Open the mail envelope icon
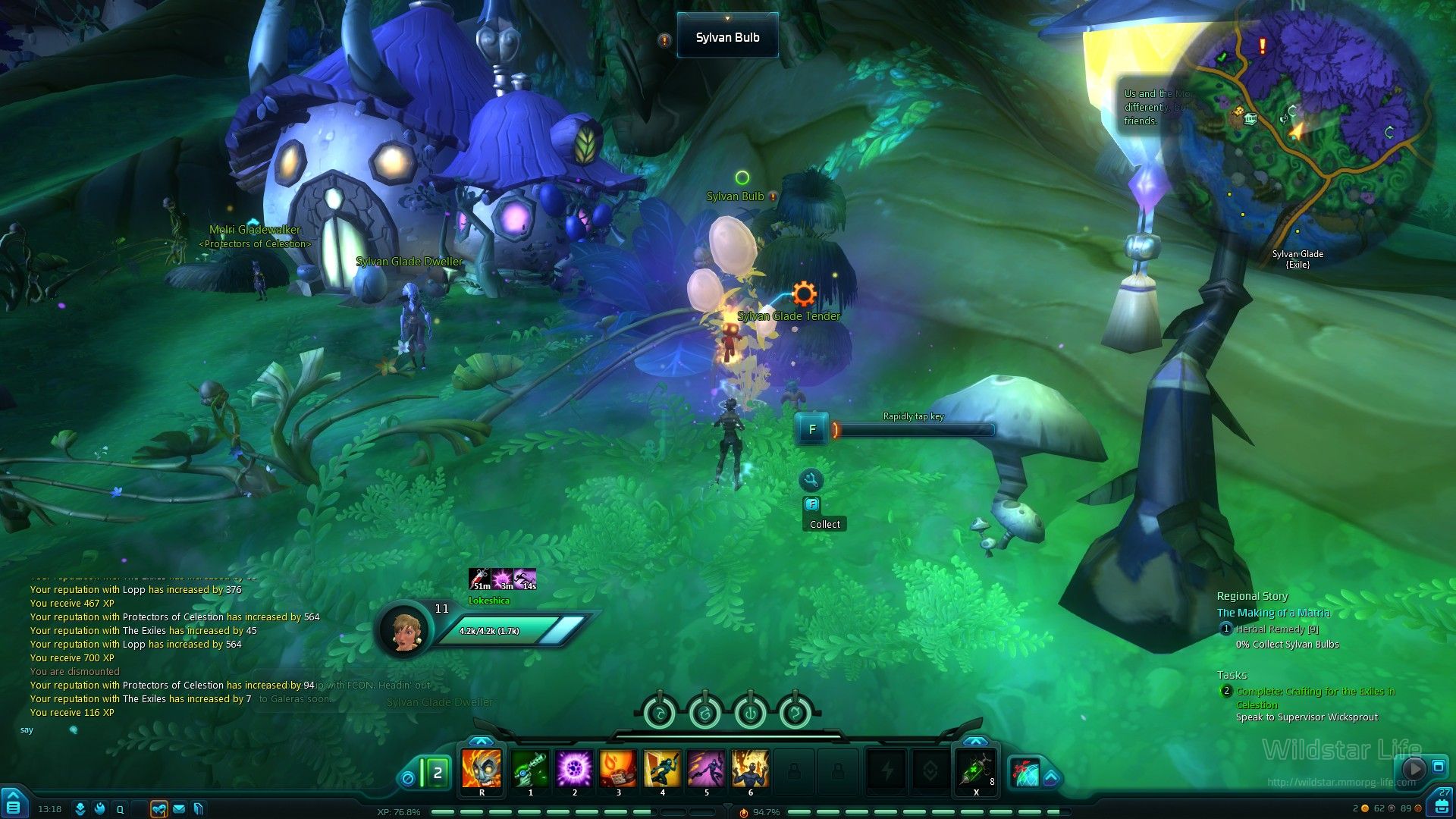Viewport: 1456px width, 819px height. click(x=179, y=809)
